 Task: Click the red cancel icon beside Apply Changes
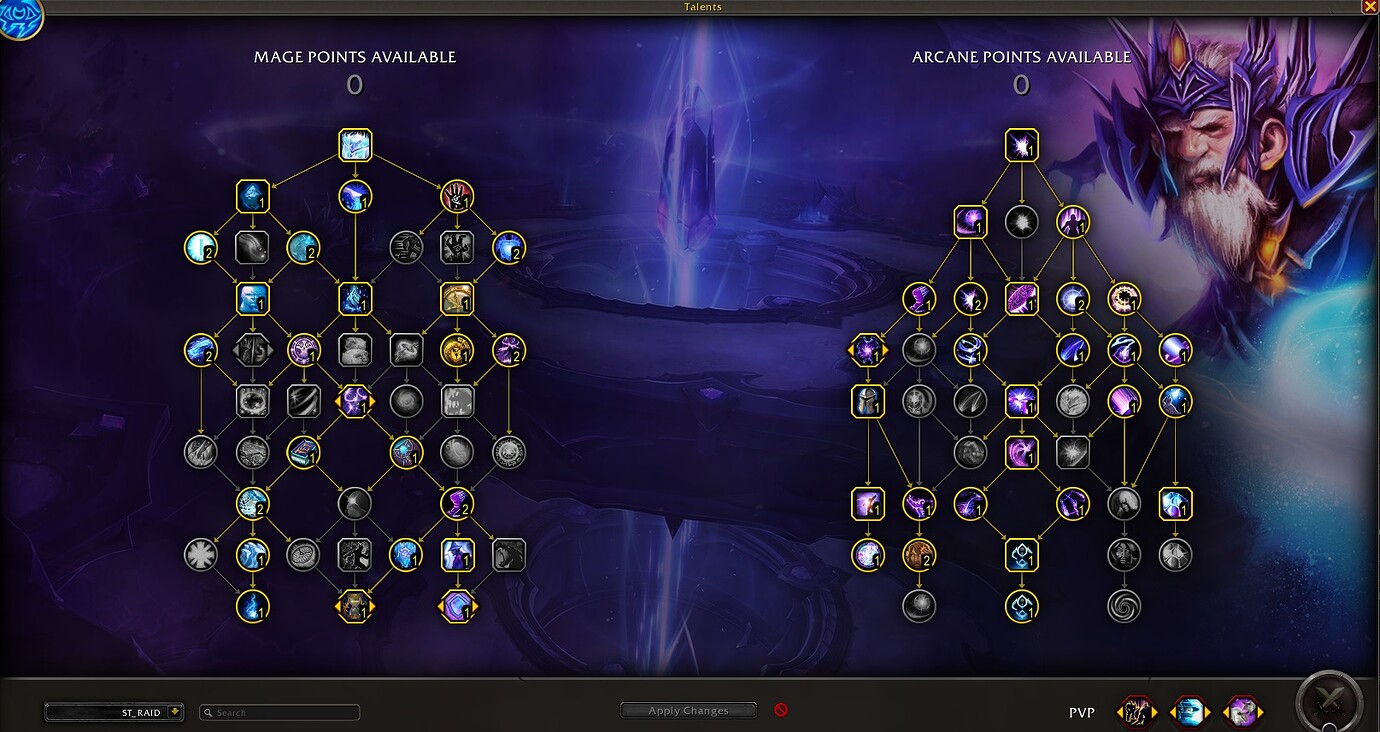click(x=781, y=709)
